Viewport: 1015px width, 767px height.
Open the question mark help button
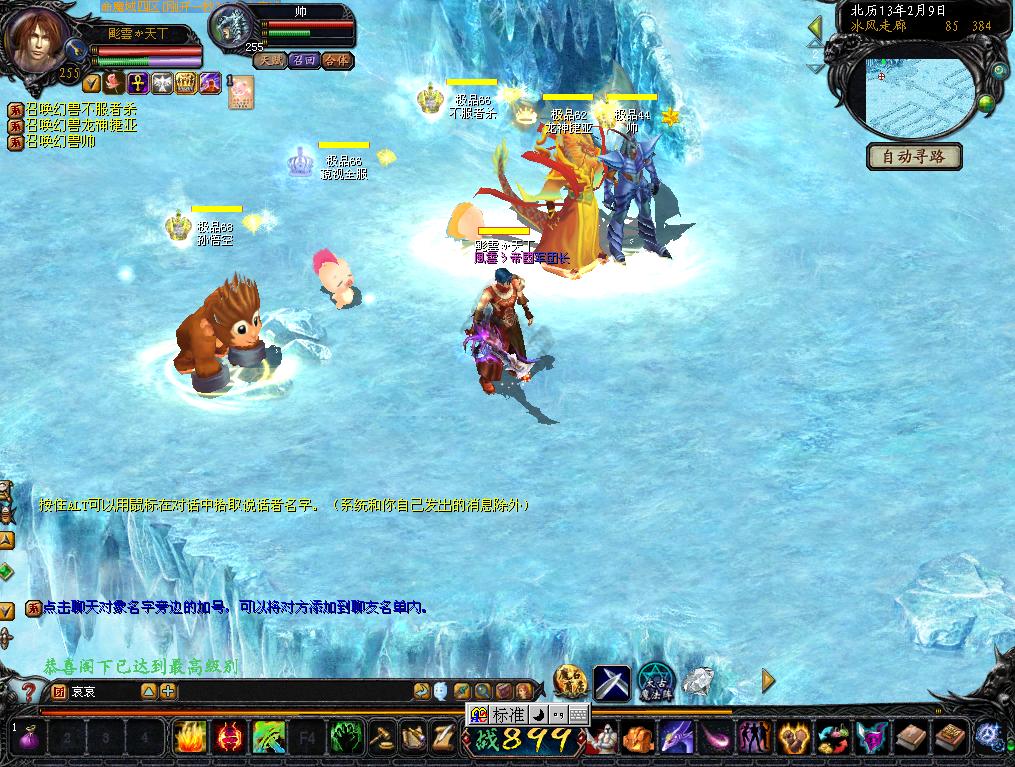coord(30,691)
